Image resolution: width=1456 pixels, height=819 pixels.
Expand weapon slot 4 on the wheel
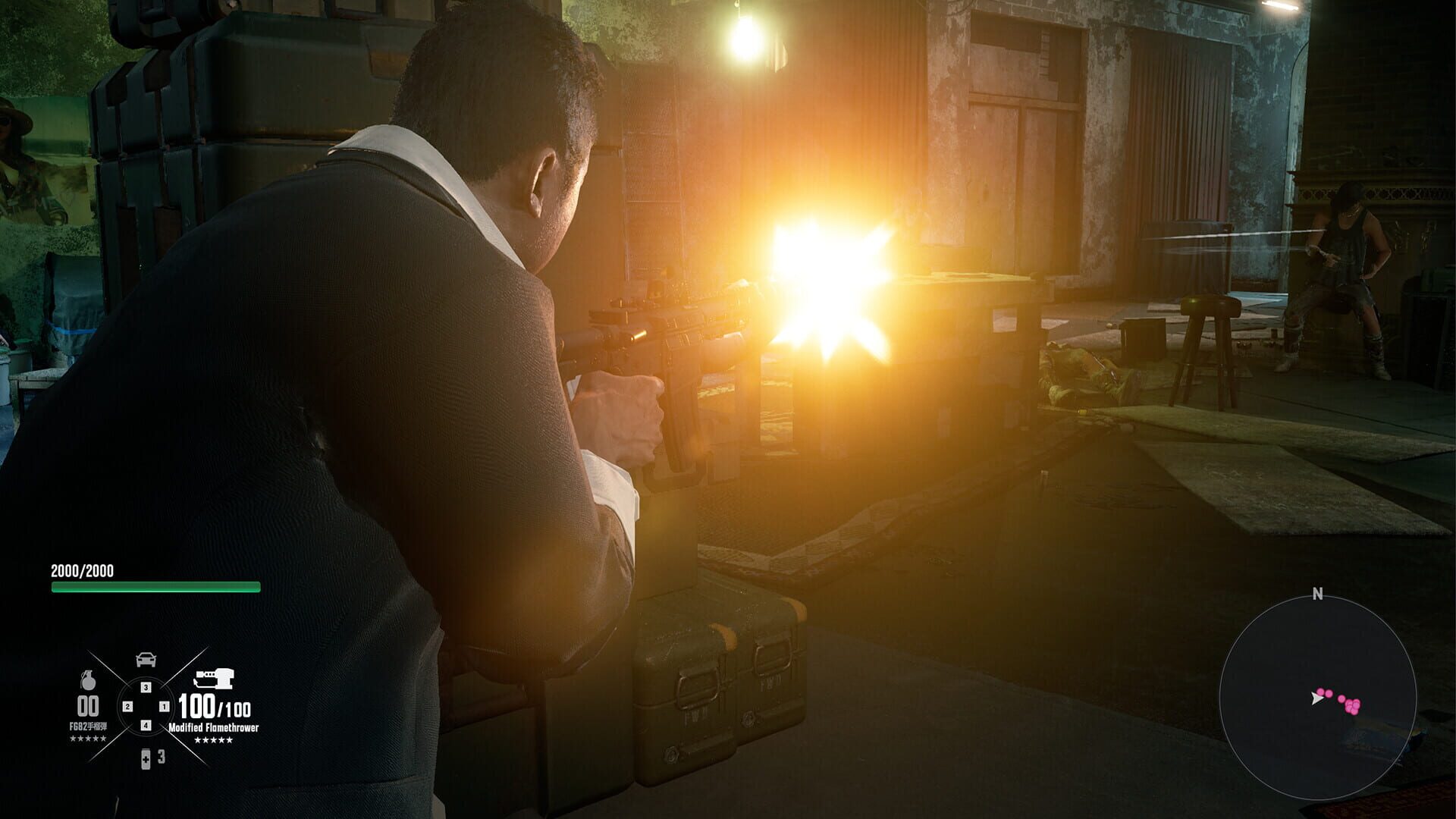click(145, 724)
